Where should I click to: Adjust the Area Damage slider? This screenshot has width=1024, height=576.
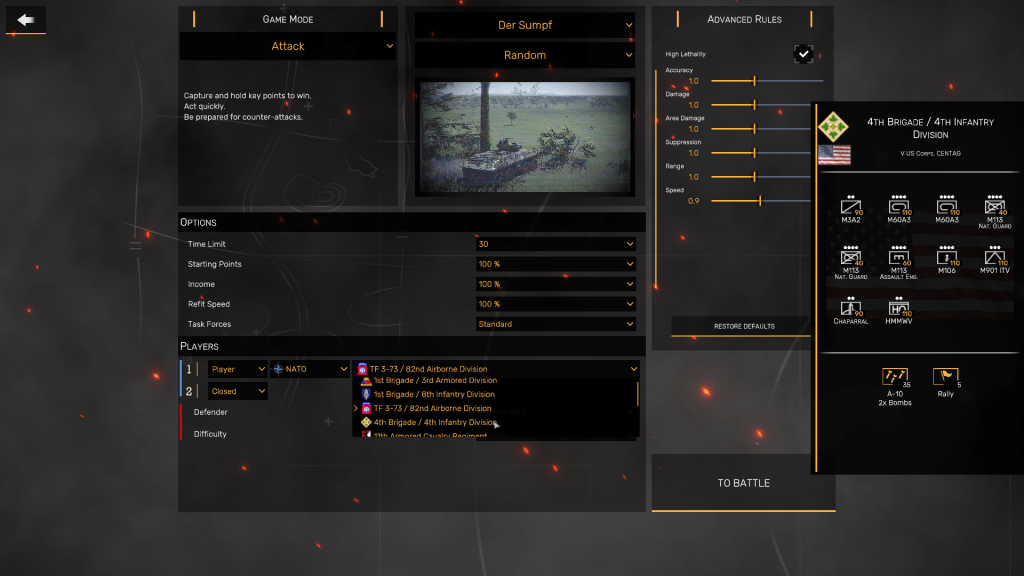(x=755, y=129)
